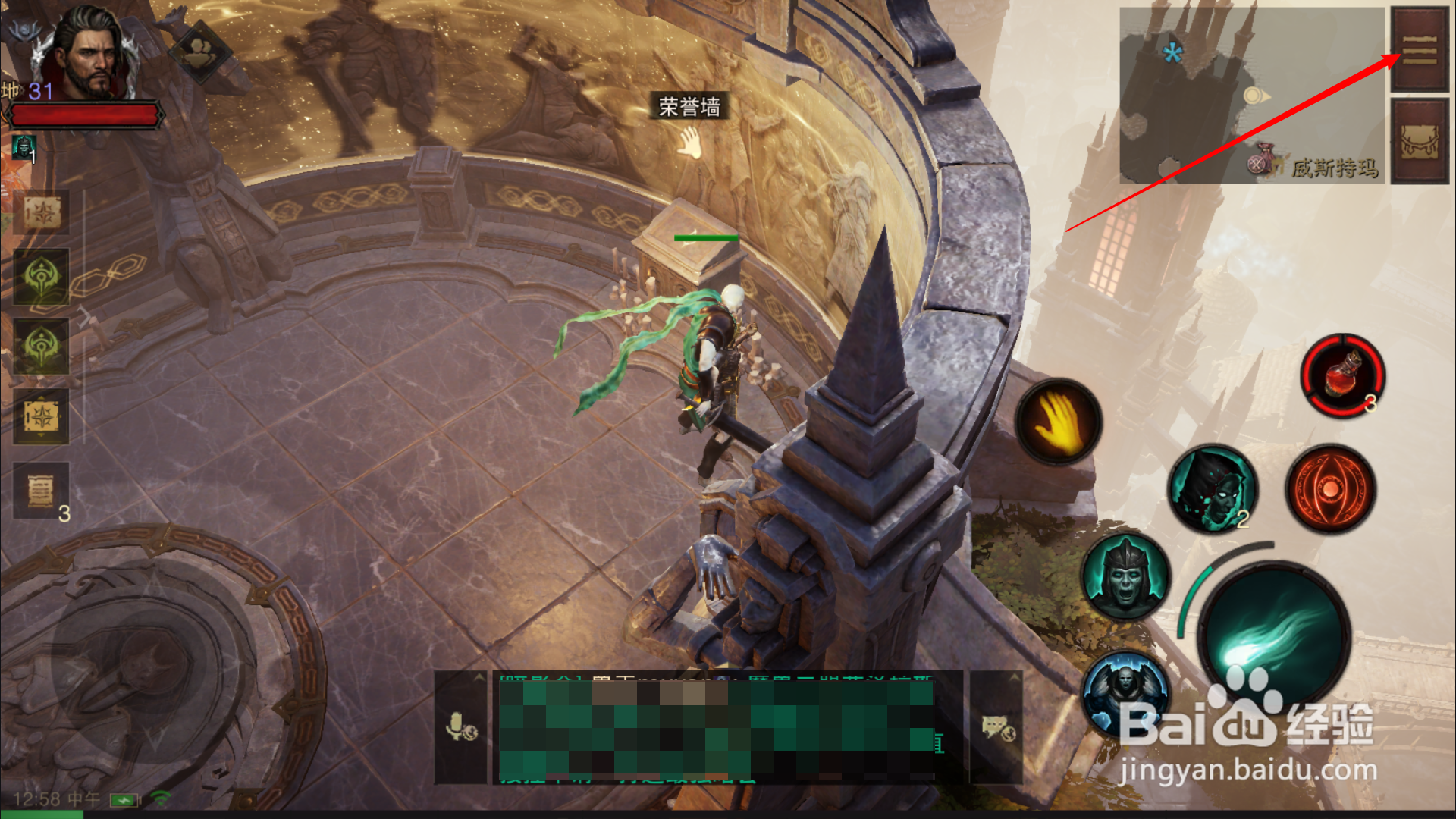Tap the yellow hand interact button
The image size is (1456, 819).
[1059, 422]
